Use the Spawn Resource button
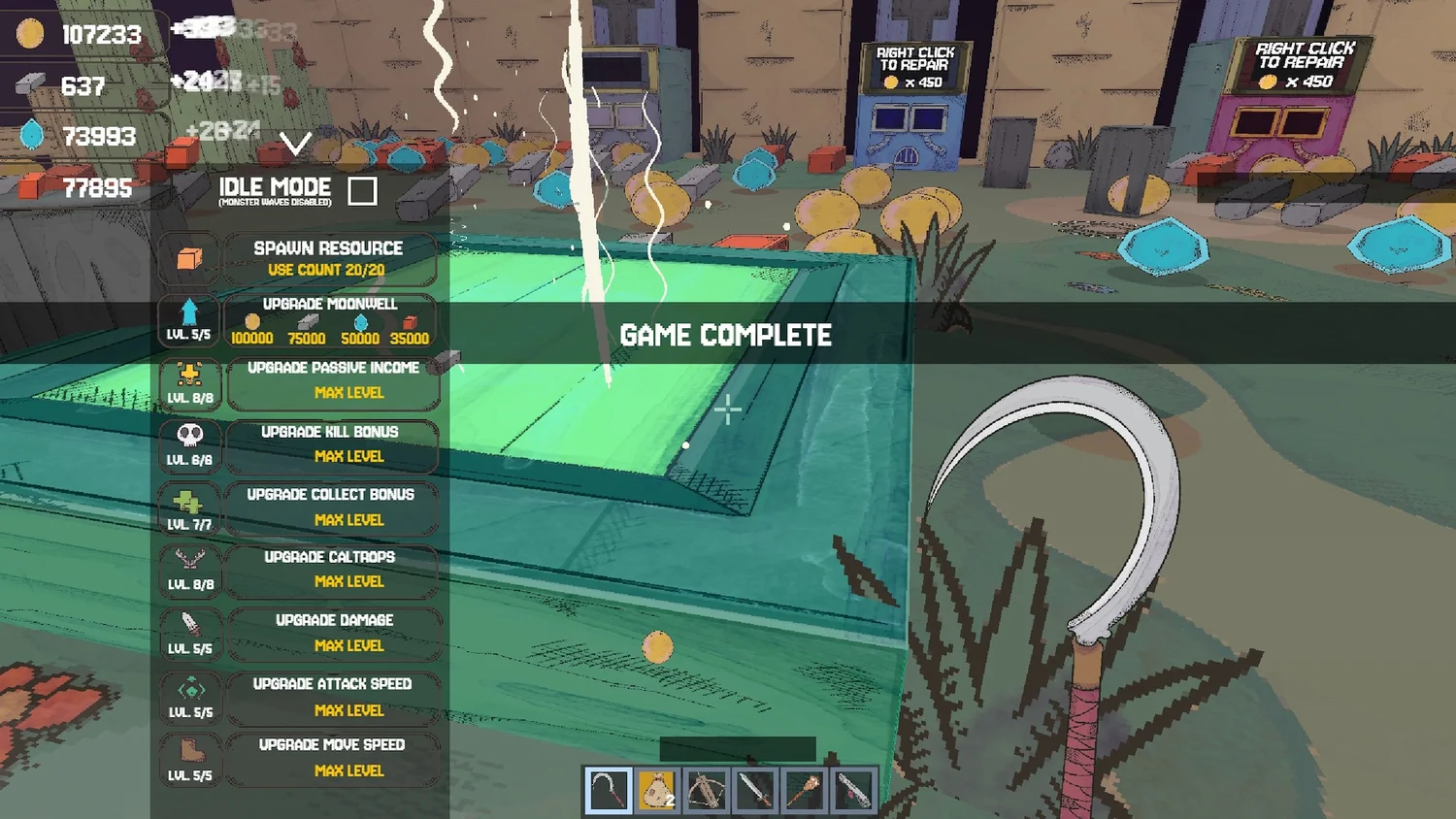The height and width of the screenshot is (819, 1456). coord(329,258)
